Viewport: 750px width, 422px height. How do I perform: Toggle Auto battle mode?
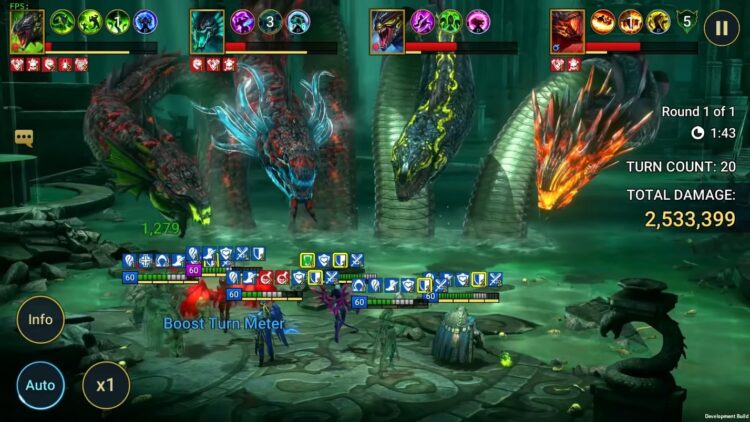[x=40, y=385]
